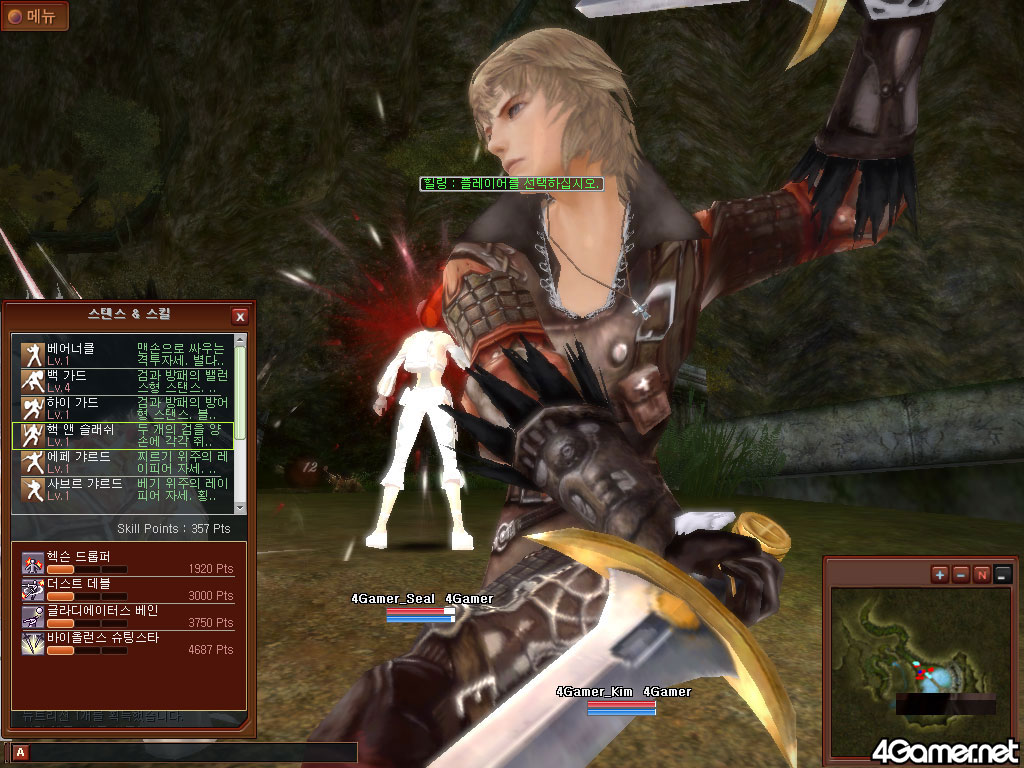1024x768 pixels.
Task: Focus the chat input box
Action: tap(190, 752)
